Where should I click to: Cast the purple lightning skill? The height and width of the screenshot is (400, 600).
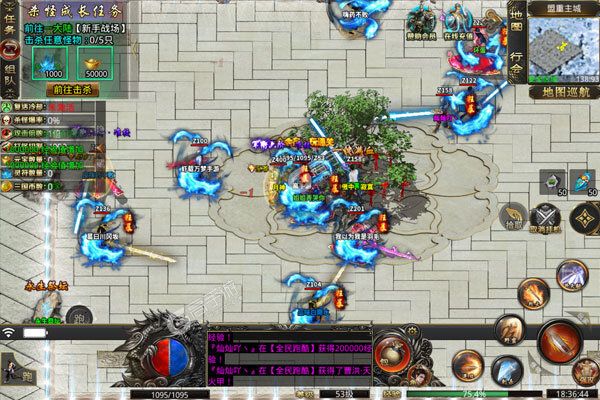pyautogui.click(x=572, y=273)
